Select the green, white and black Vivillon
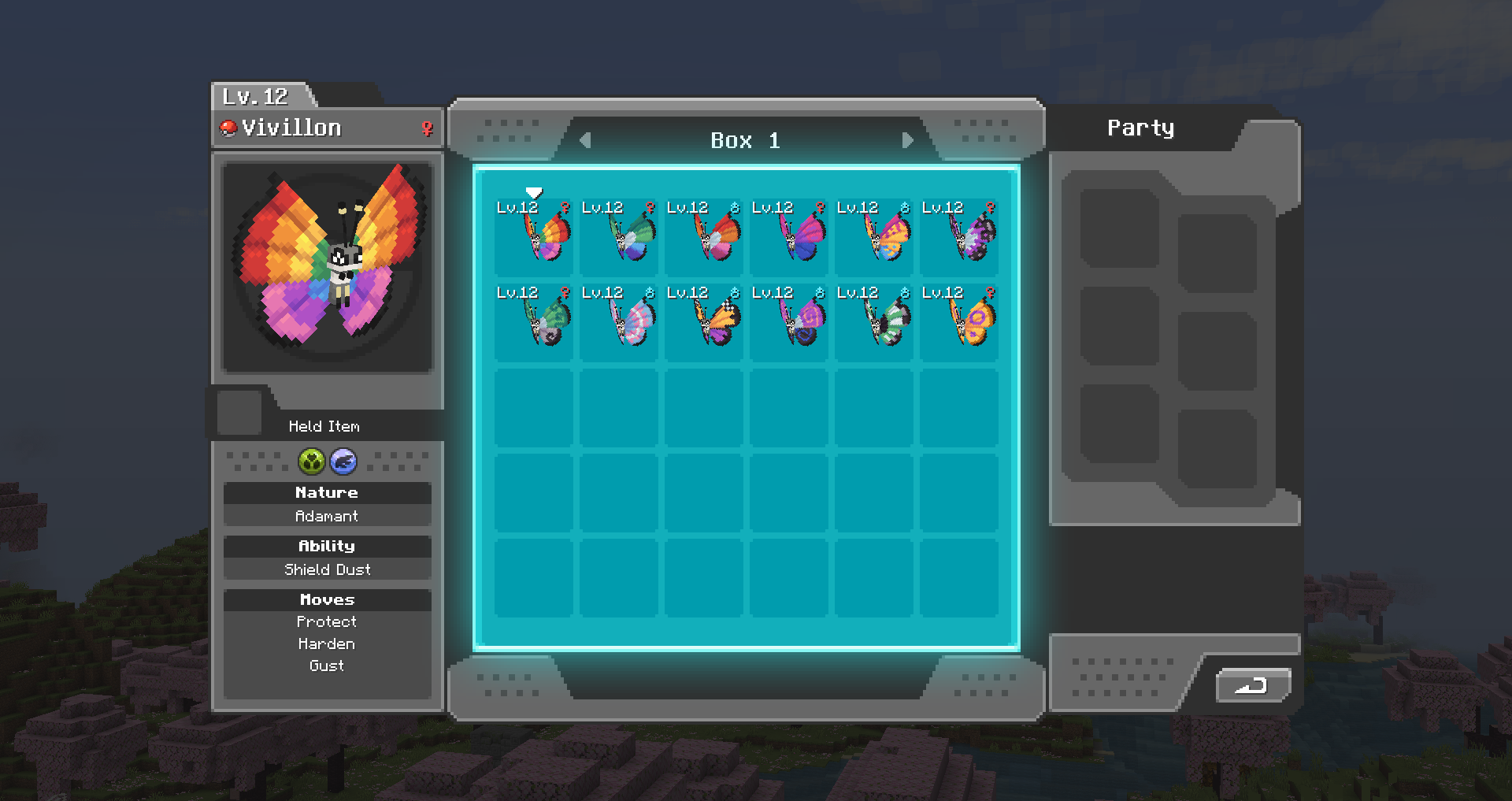The image size is (1512, 801). pos(875,321)
